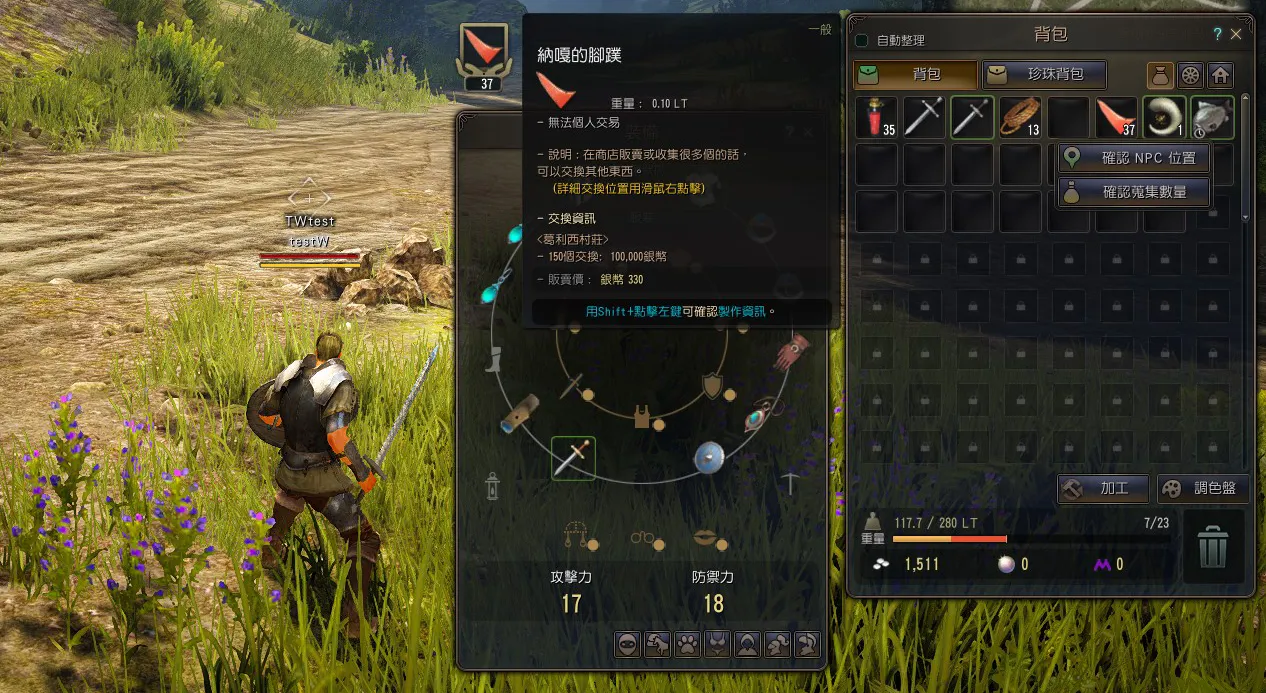This screenshot has height=693, width=1266.
Task: Close the 背包 inventory window
Action: coord(1236,34)
